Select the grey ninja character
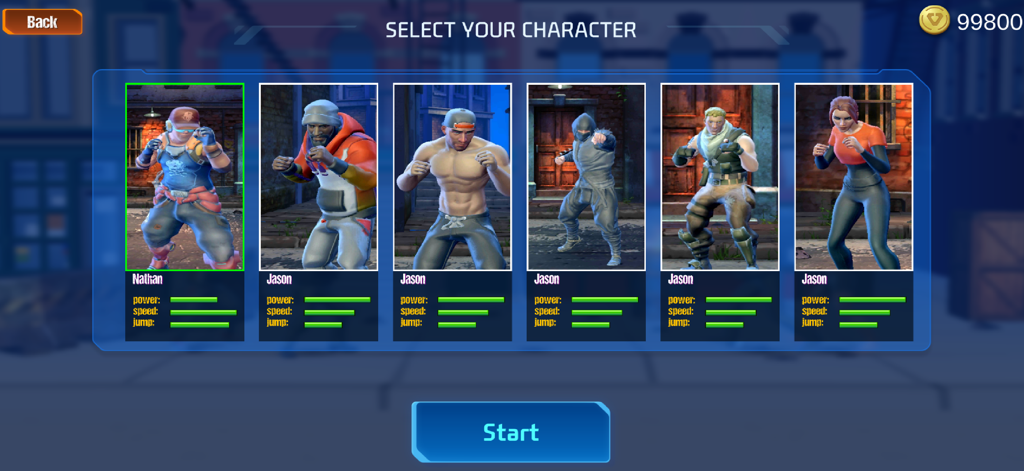 (x=586, y=177)
